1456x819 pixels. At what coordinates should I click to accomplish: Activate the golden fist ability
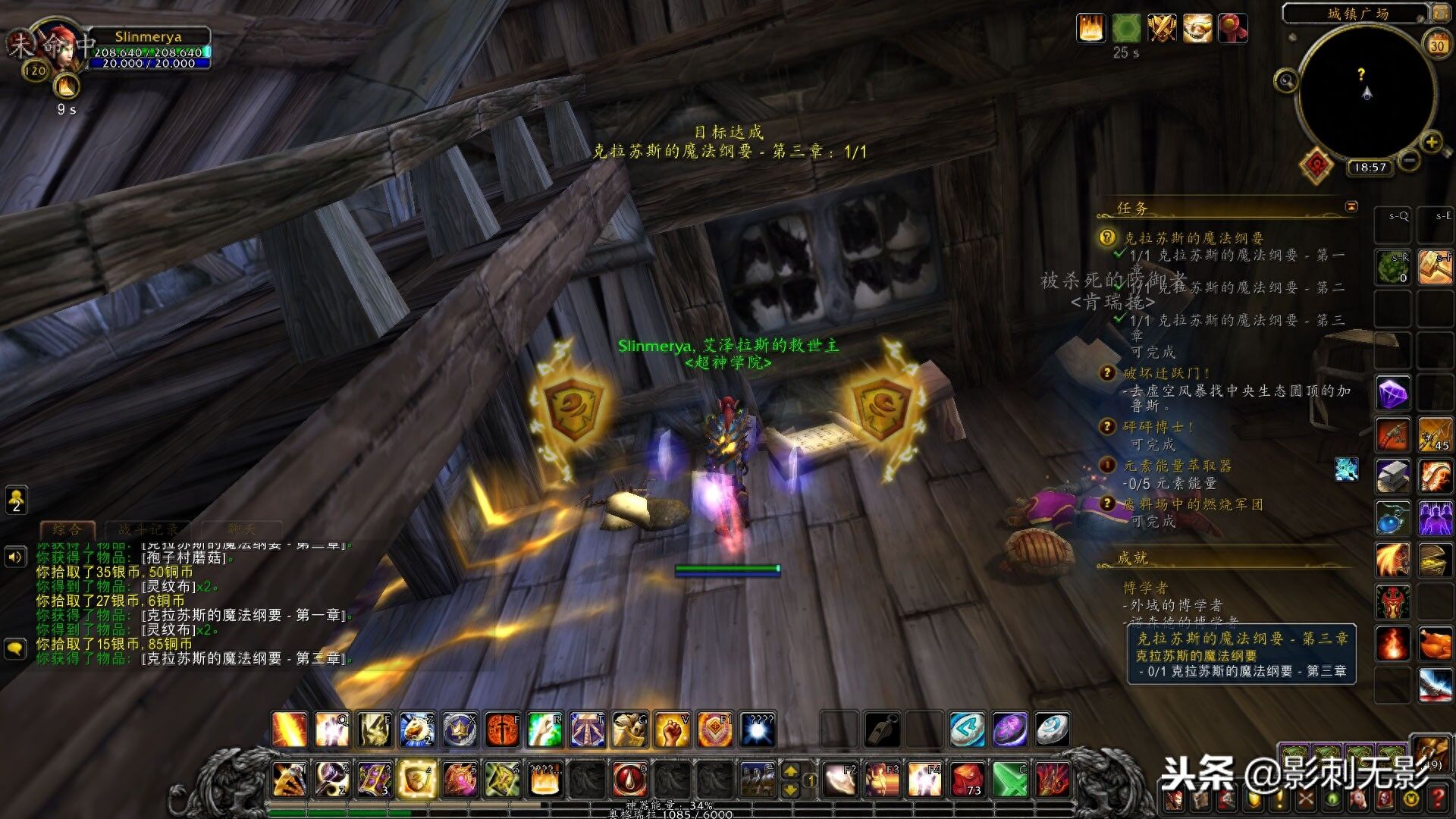(x=671, y=730)
